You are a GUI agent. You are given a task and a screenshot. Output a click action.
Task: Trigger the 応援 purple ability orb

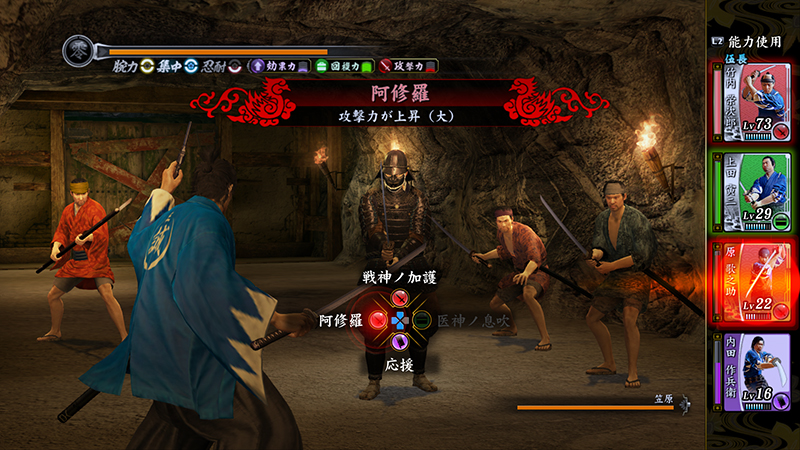pyautogui.click(x=400, y=343)
